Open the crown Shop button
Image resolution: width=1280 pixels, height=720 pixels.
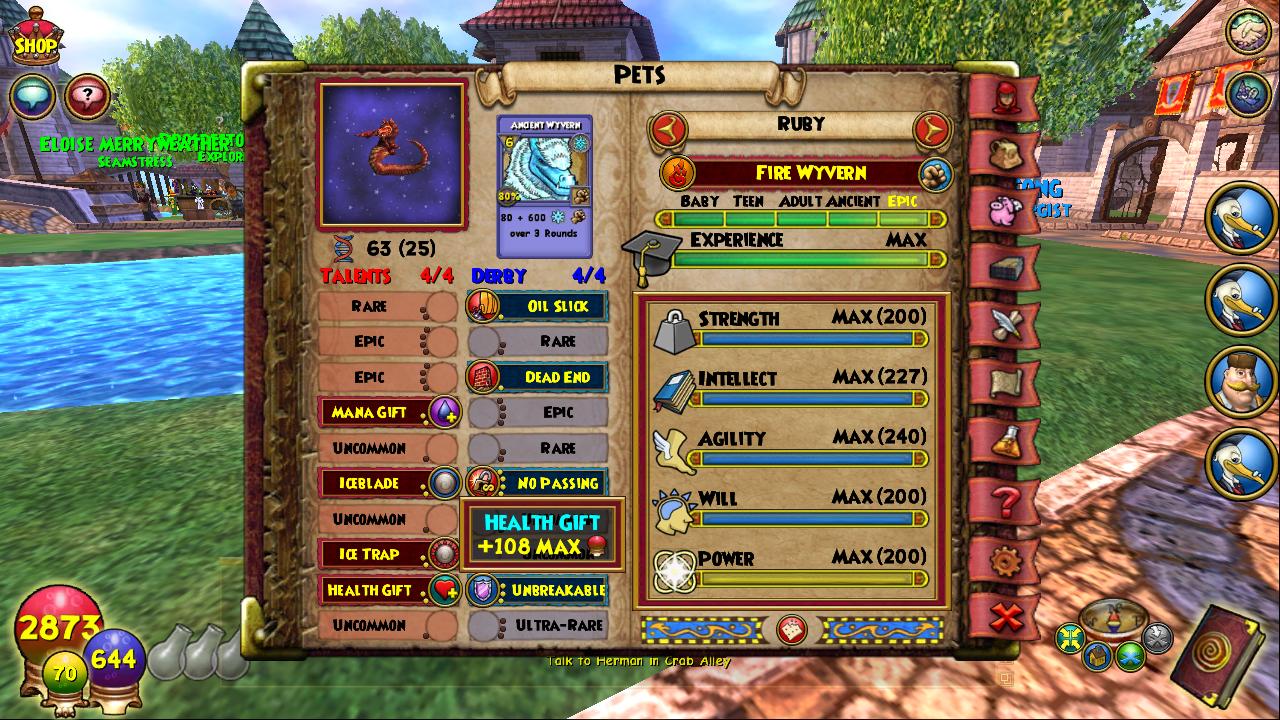34,36
